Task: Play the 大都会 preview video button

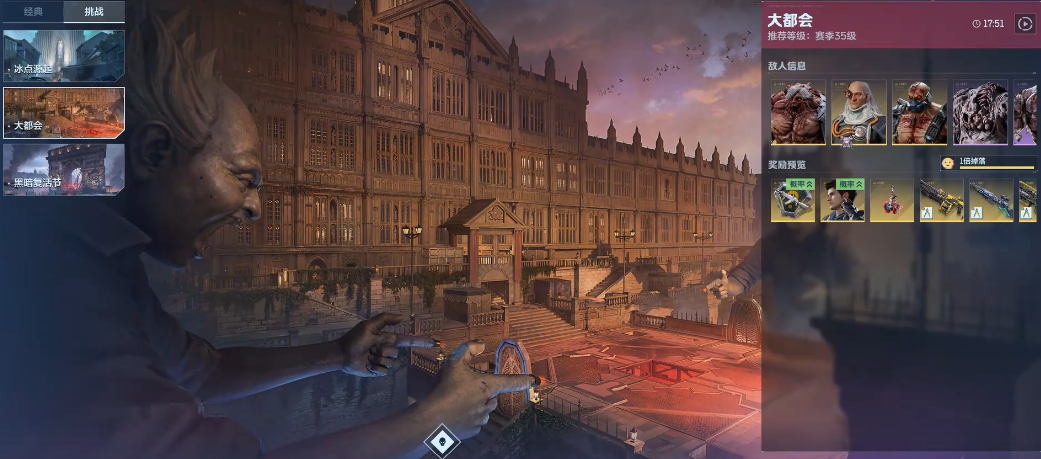Action: pyautogui.click(x=1024, y=23)
